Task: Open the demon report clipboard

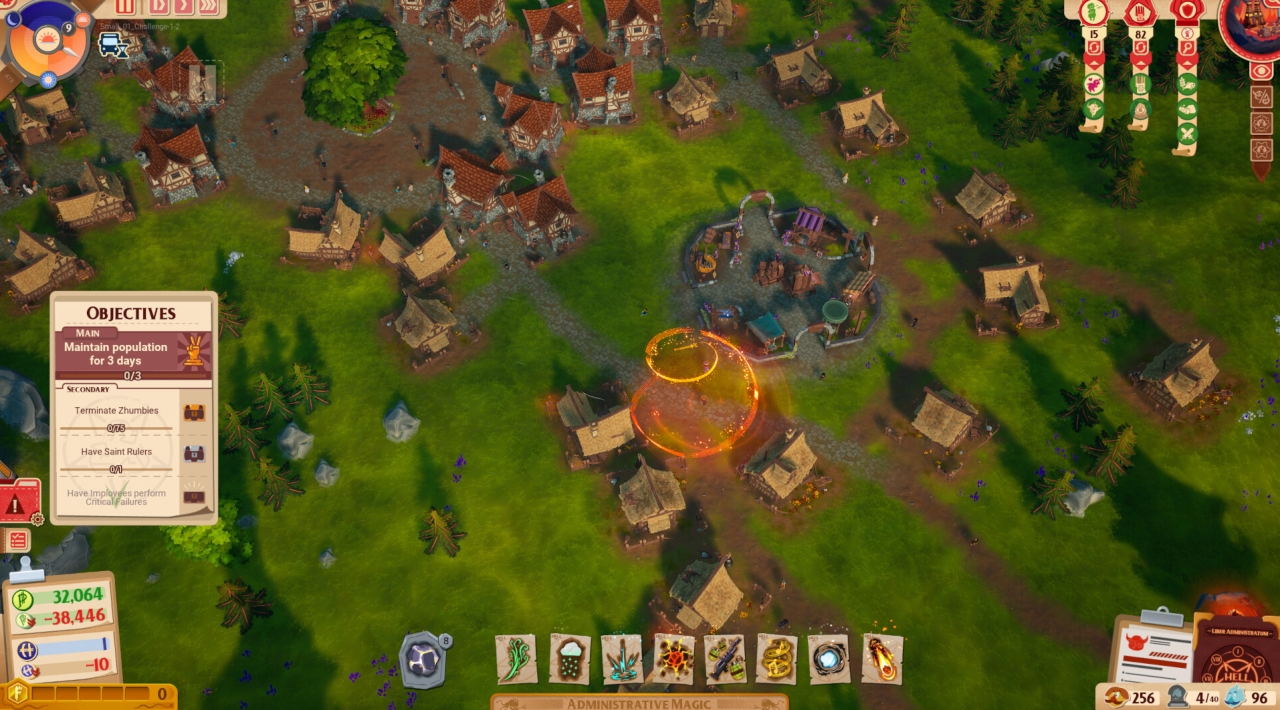Action: tap(1150, 648)
